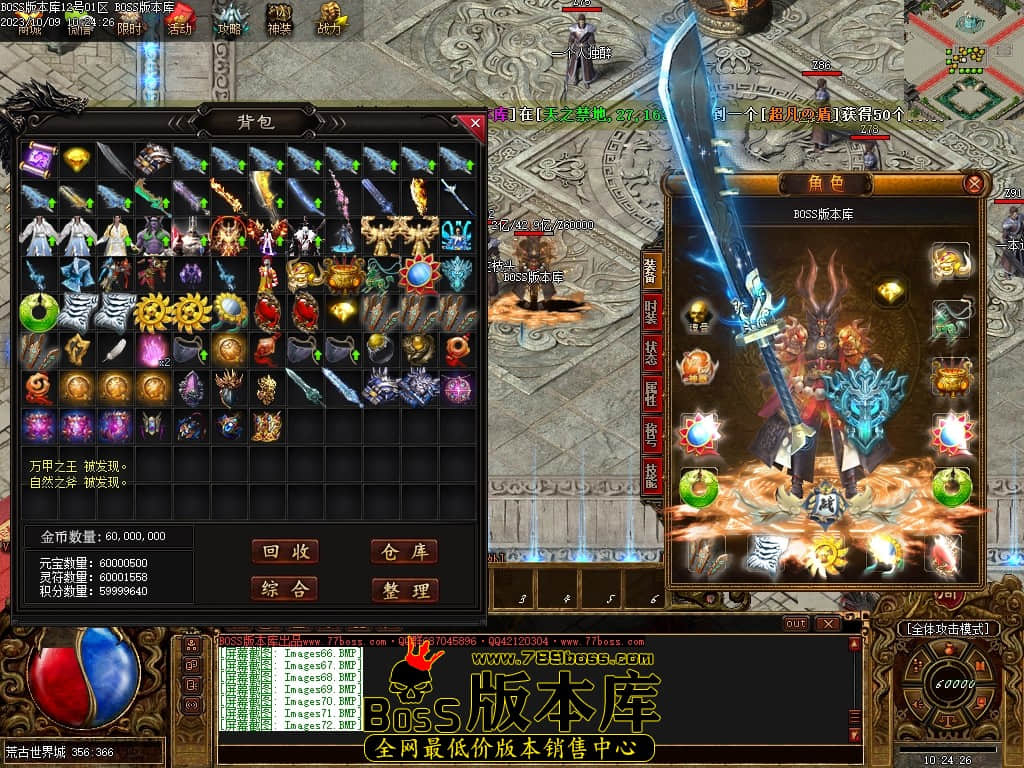The image size is (1024, 768).
Task: Click the 综合 button
Action: point(285,589)
